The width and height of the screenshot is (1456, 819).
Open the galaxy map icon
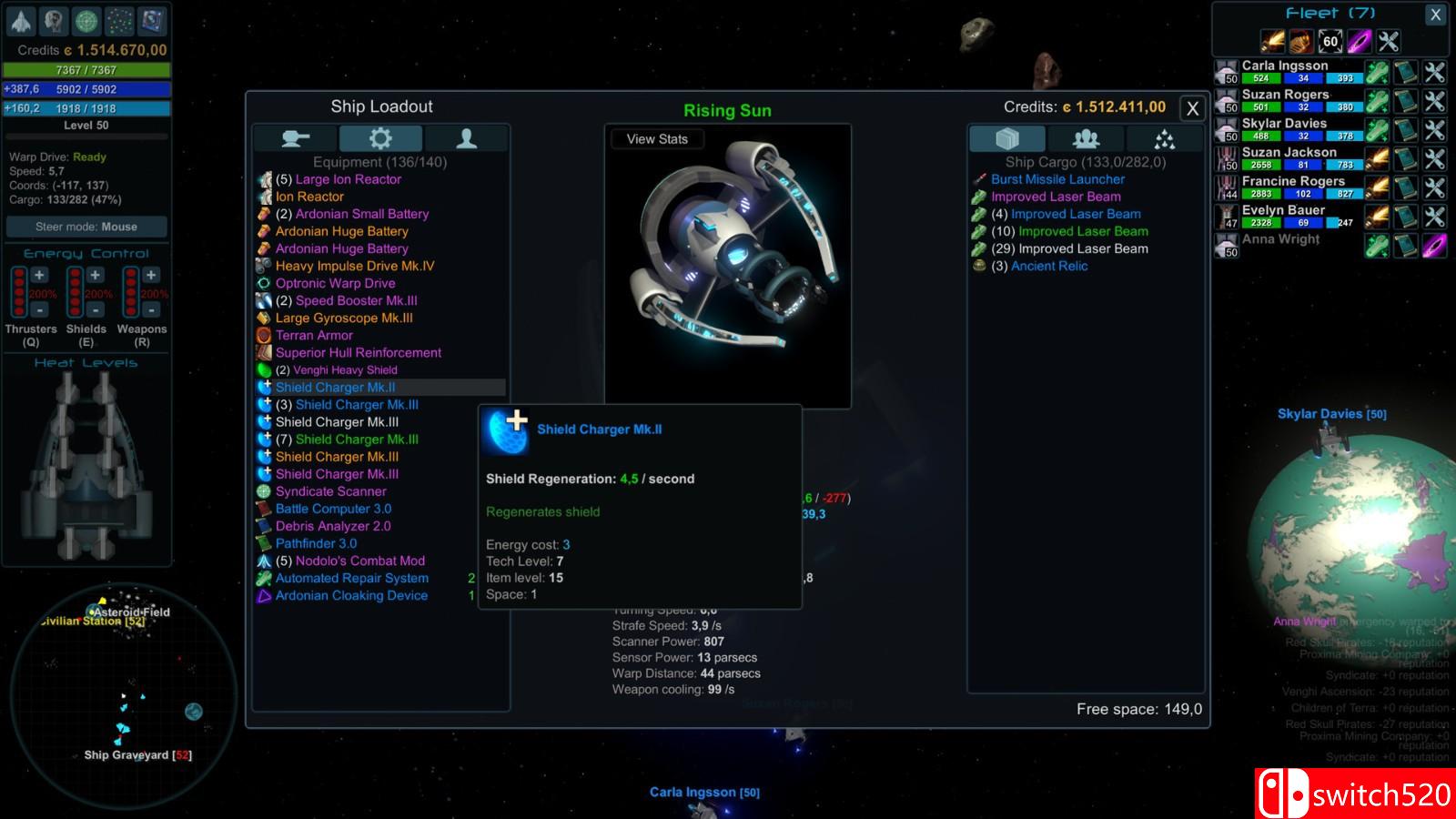pyautogui.click(x=119, y=20)
